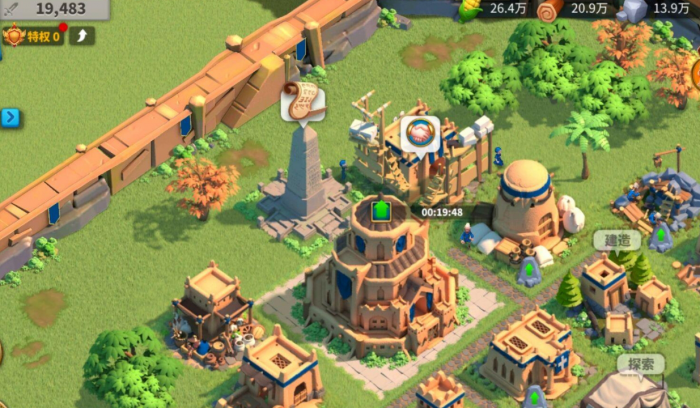
Task: Tap the green upgrade arrow on city hall
Action: point(381,211)
